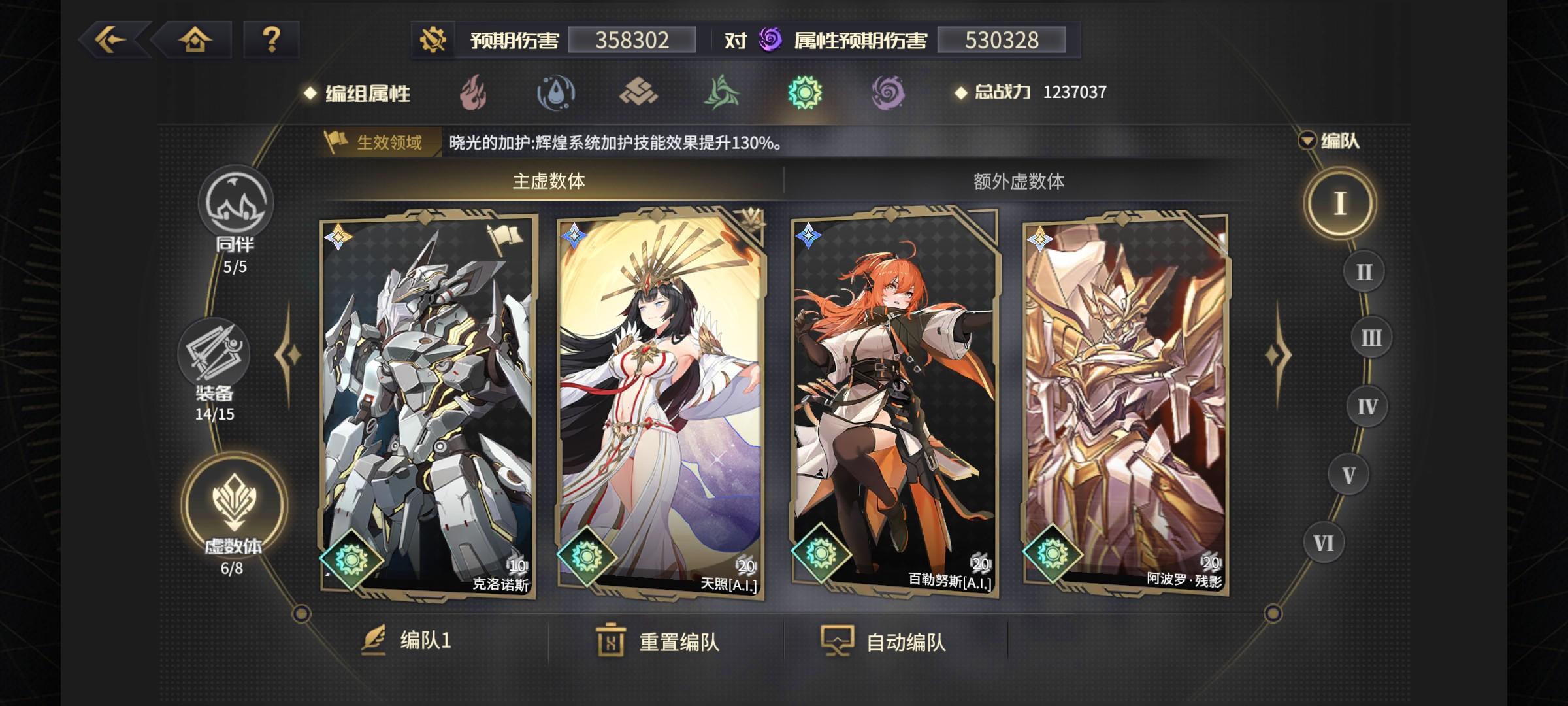
Task: Select team slot II on the right
Action: [1362, 272]
